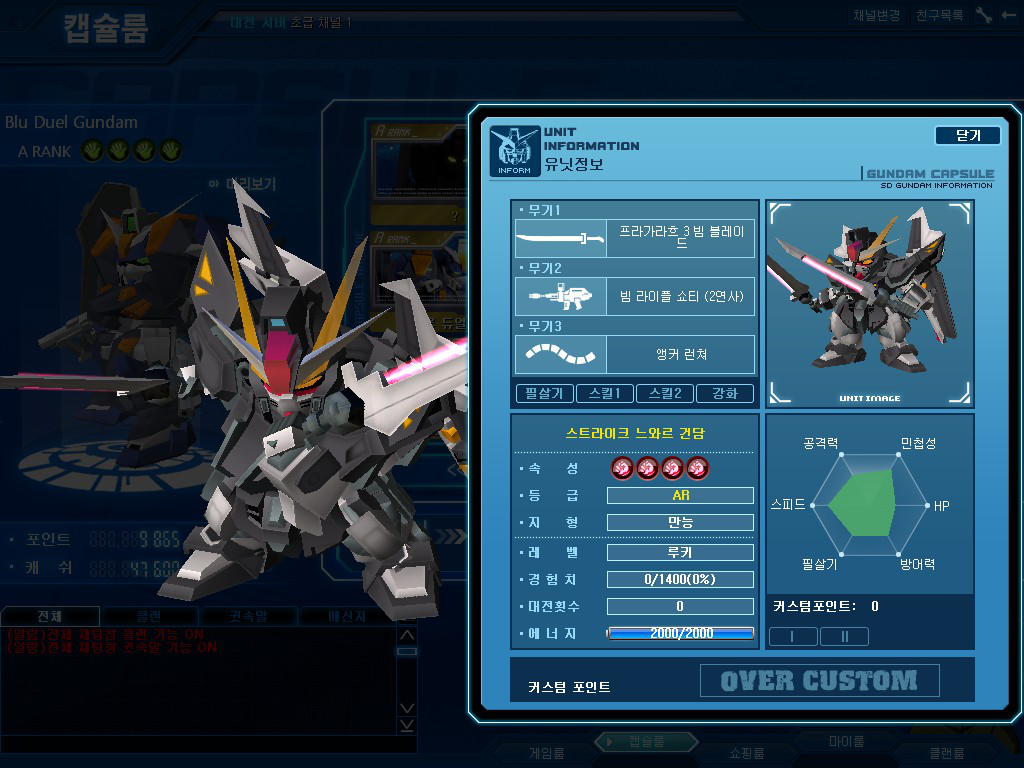Viewport: 1024px width, 768px height.
Task: Switch to the 스킬1 tab
Action: tap(605, 393)
